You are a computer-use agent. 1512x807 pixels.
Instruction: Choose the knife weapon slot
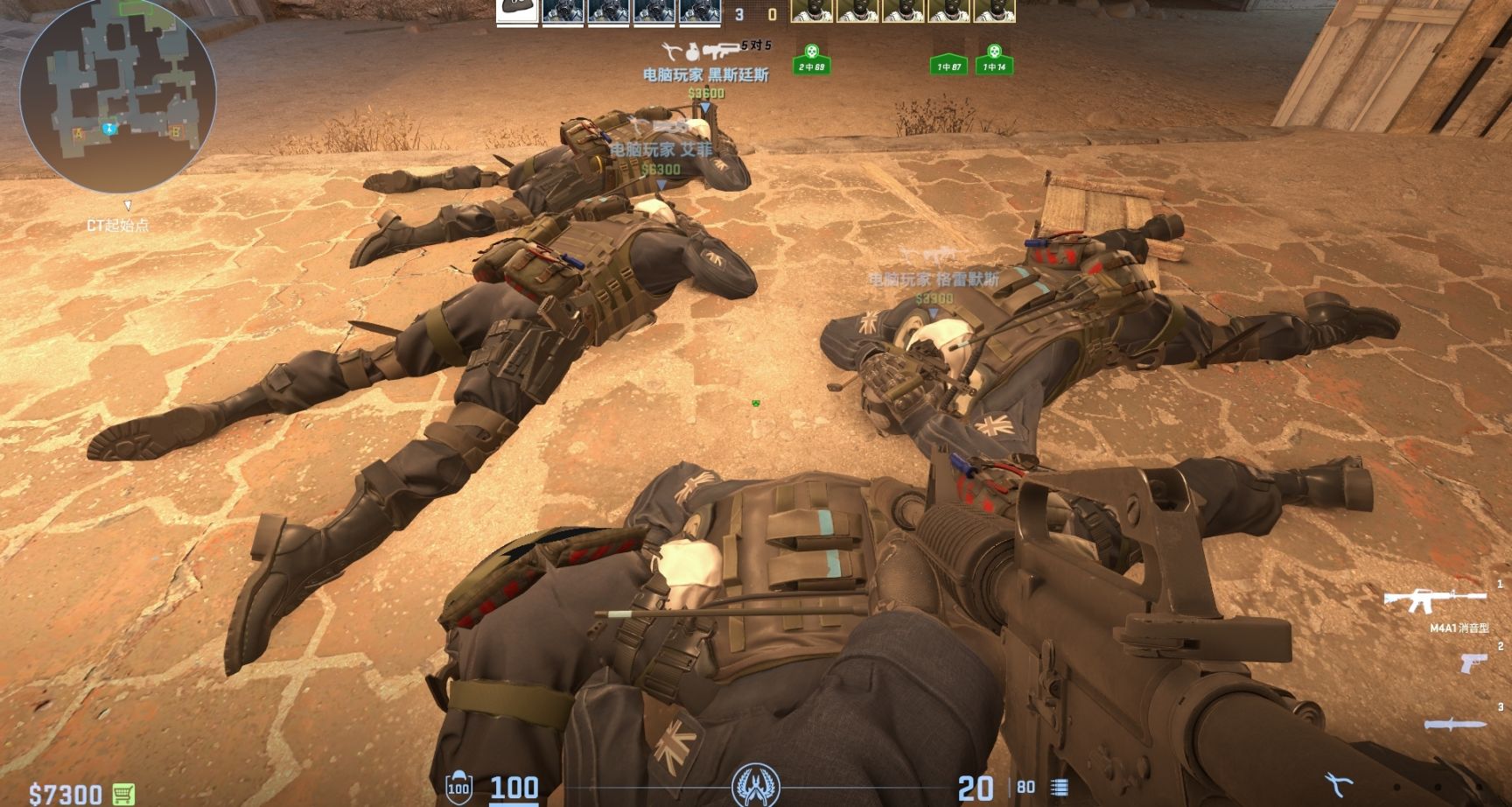click(1454, 725)
